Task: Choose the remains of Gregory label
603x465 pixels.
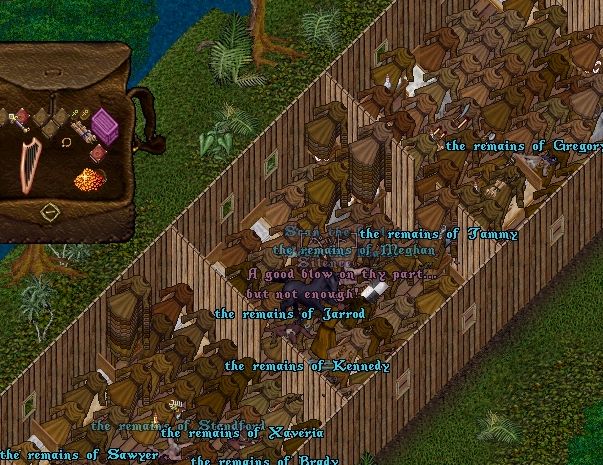Action: pyautogui.click(x=523, y=146)
